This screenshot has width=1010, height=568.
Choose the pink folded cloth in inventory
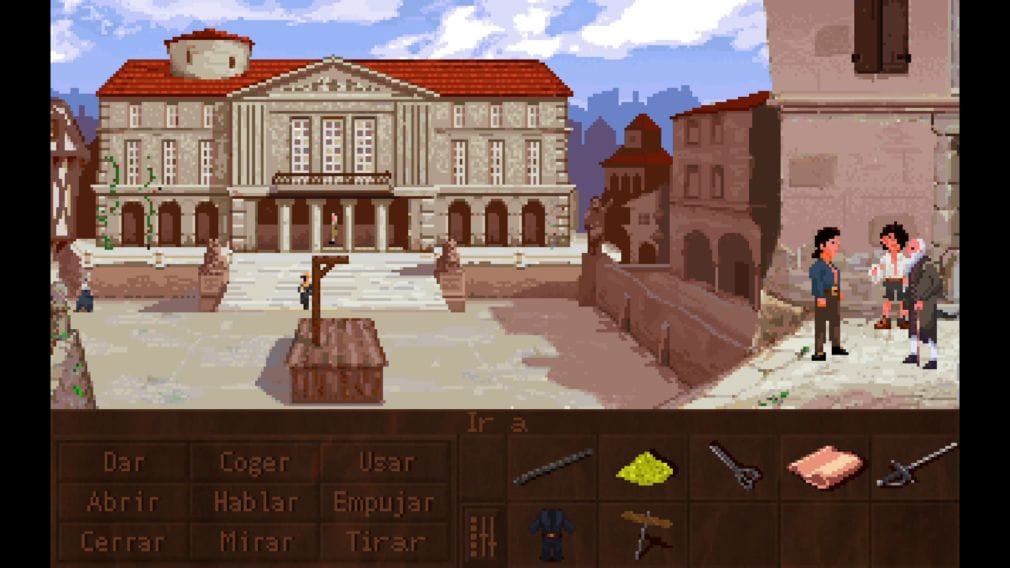825,467
